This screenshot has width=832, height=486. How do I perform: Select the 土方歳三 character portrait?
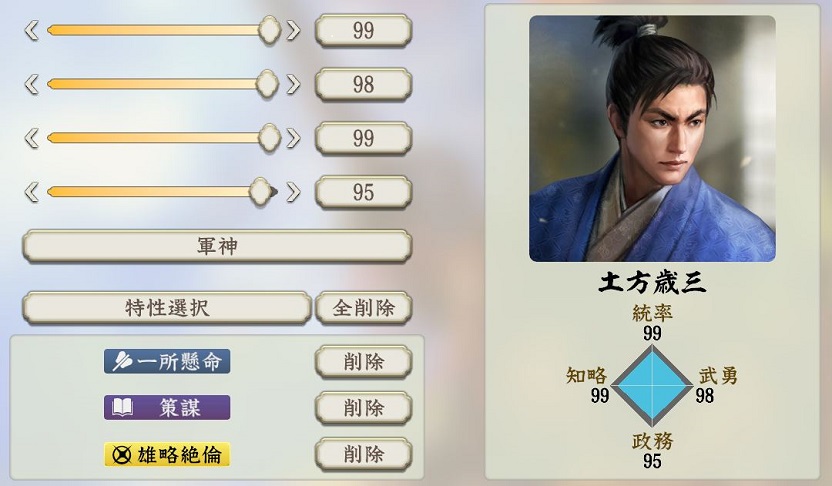(652, 138)
